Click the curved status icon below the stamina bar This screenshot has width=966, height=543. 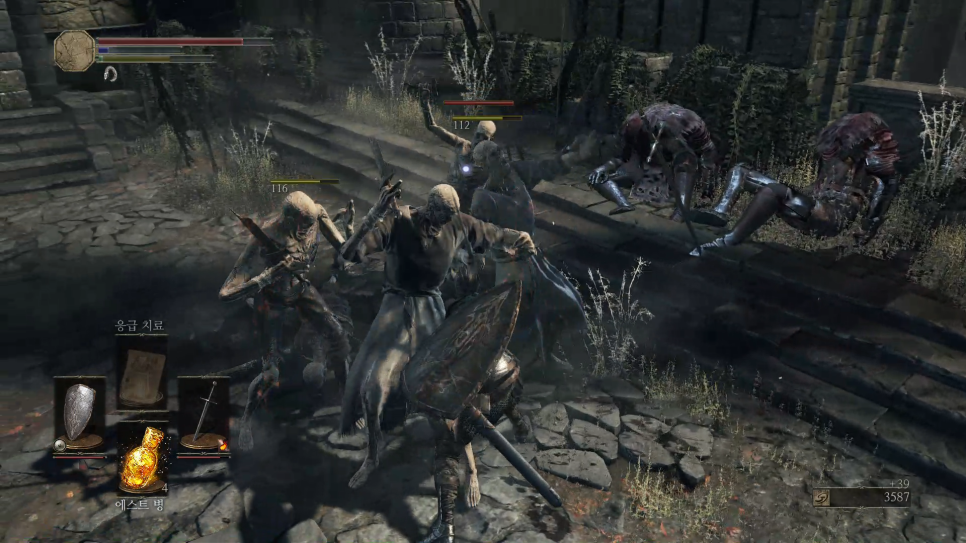pyautogui.click(x=109, y=73)
